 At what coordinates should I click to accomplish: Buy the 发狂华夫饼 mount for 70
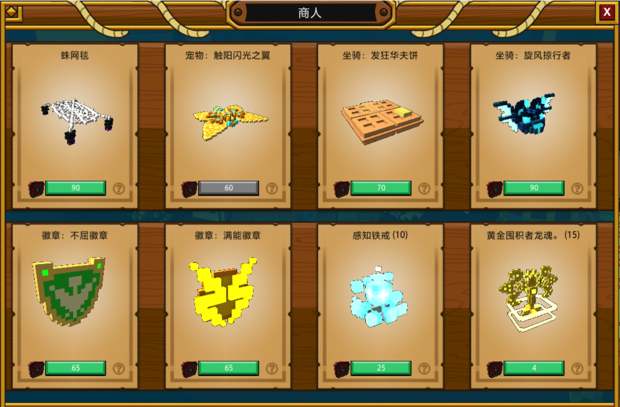click(x=381, y=188)
